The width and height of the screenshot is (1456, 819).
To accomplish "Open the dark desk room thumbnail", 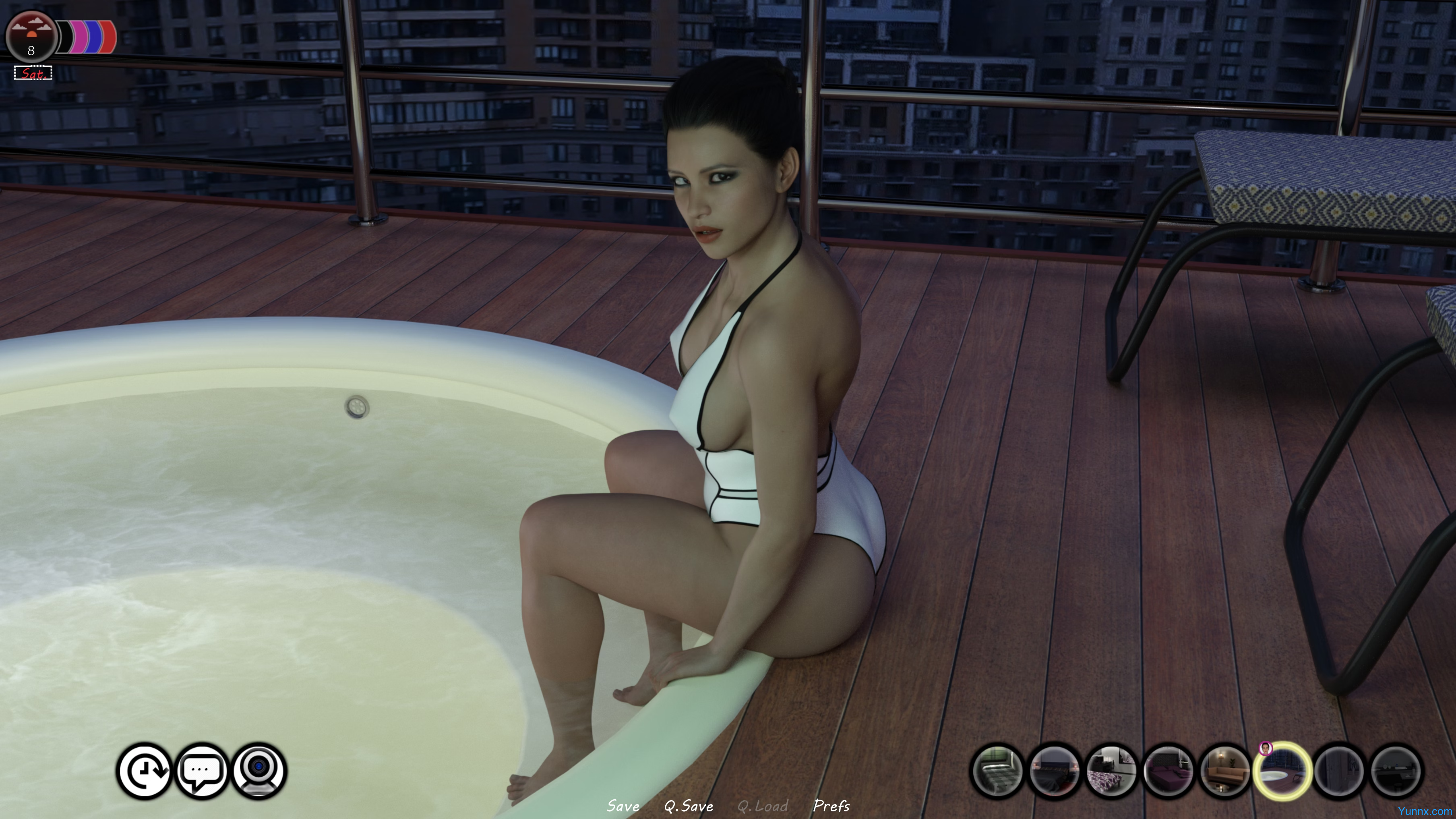I will tap(1396, 771).
